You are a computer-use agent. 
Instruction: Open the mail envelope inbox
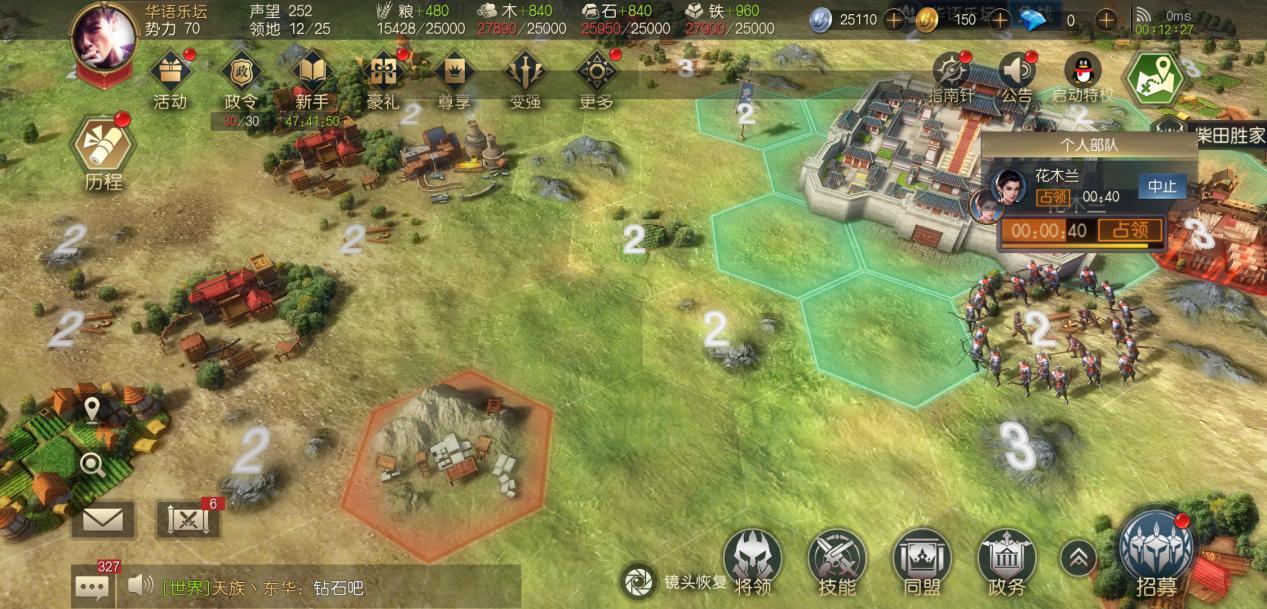(x=102, y=519)
